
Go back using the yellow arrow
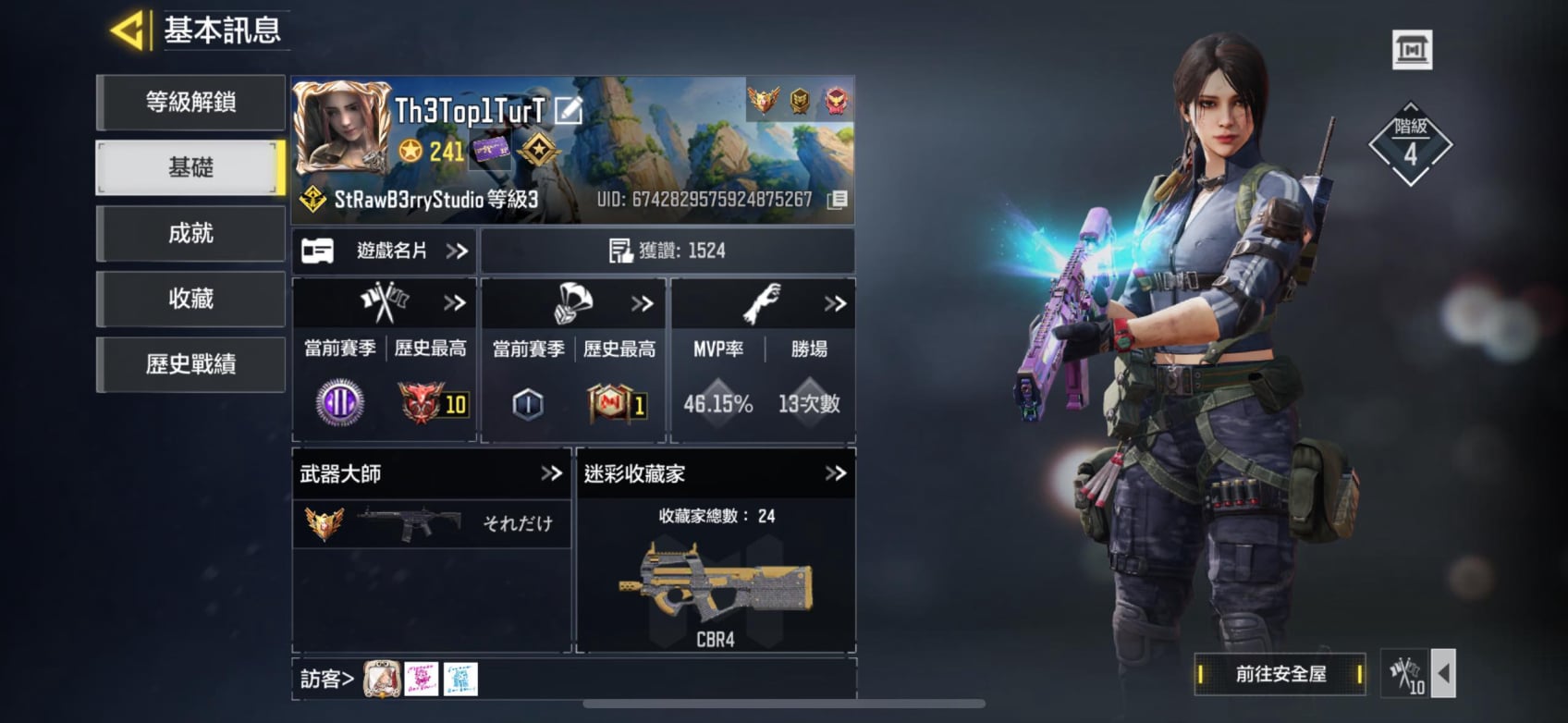pos(129,31)
